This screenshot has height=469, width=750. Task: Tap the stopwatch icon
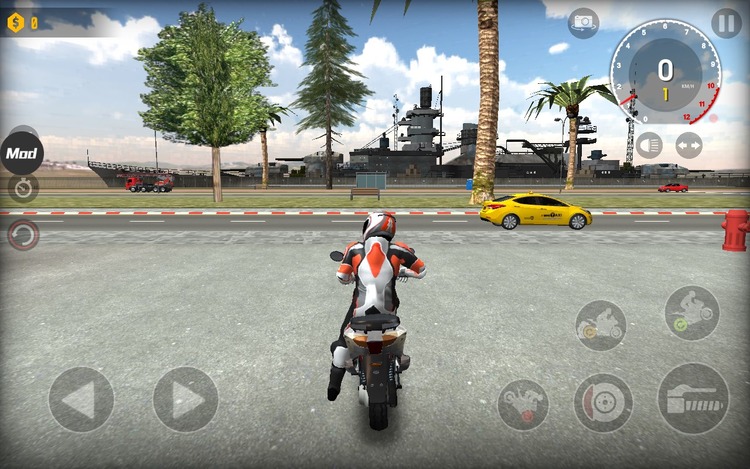point(23,188)
